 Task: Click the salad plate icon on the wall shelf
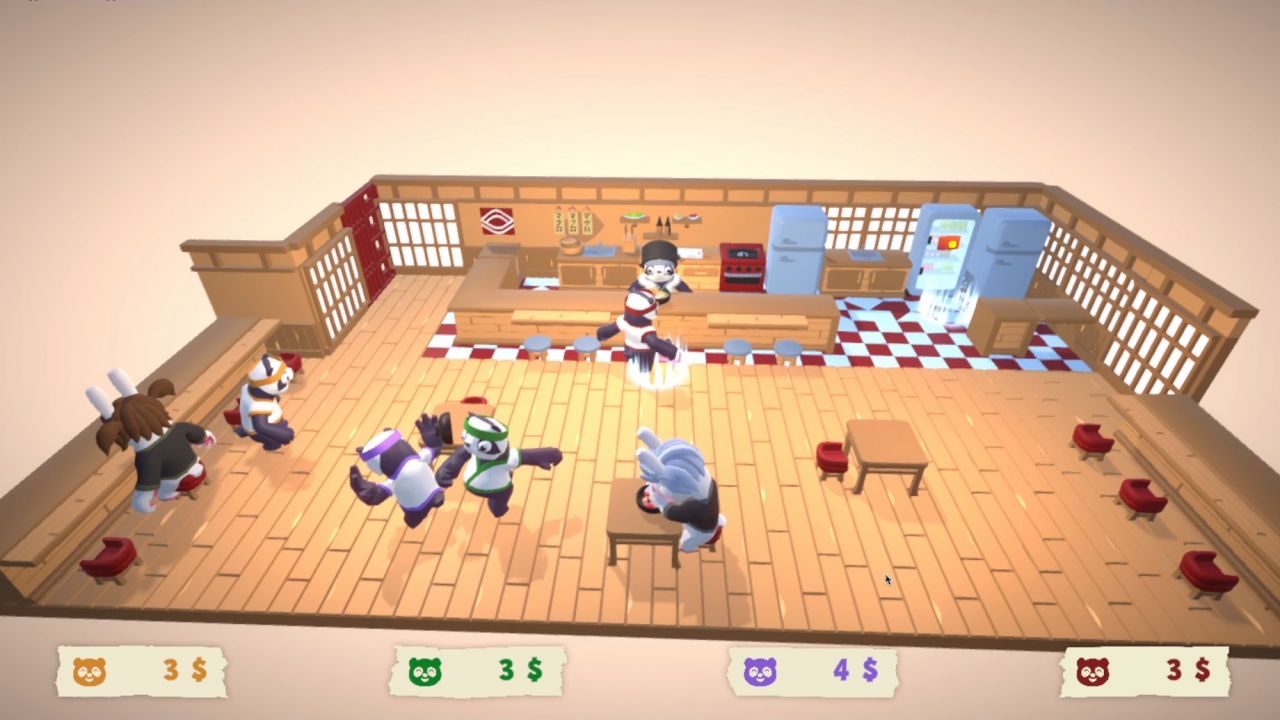[x=633, y=216]
